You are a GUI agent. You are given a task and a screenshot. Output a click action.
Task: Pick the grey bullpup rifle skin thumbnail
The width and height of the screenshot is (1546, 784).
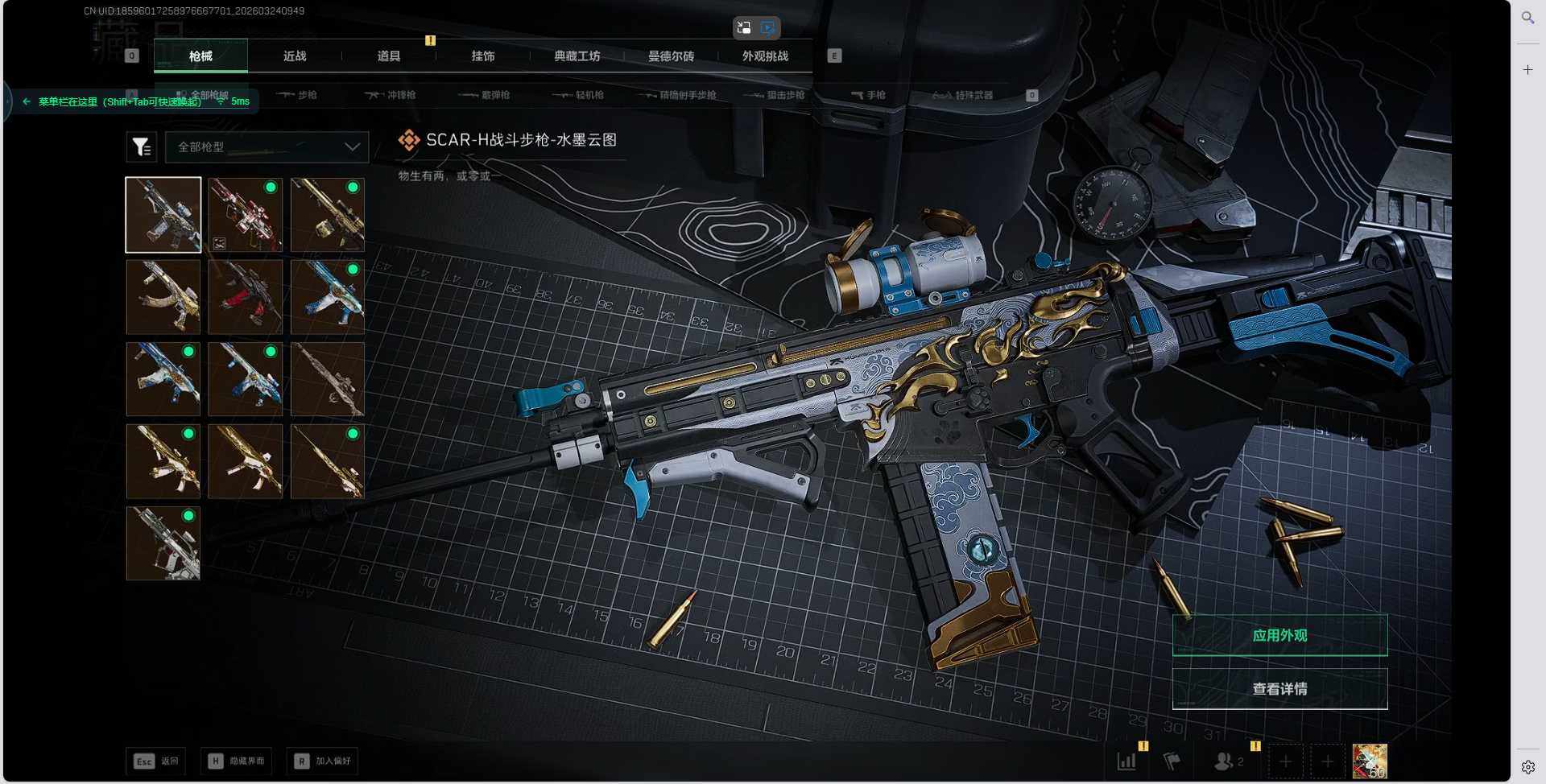163,543
